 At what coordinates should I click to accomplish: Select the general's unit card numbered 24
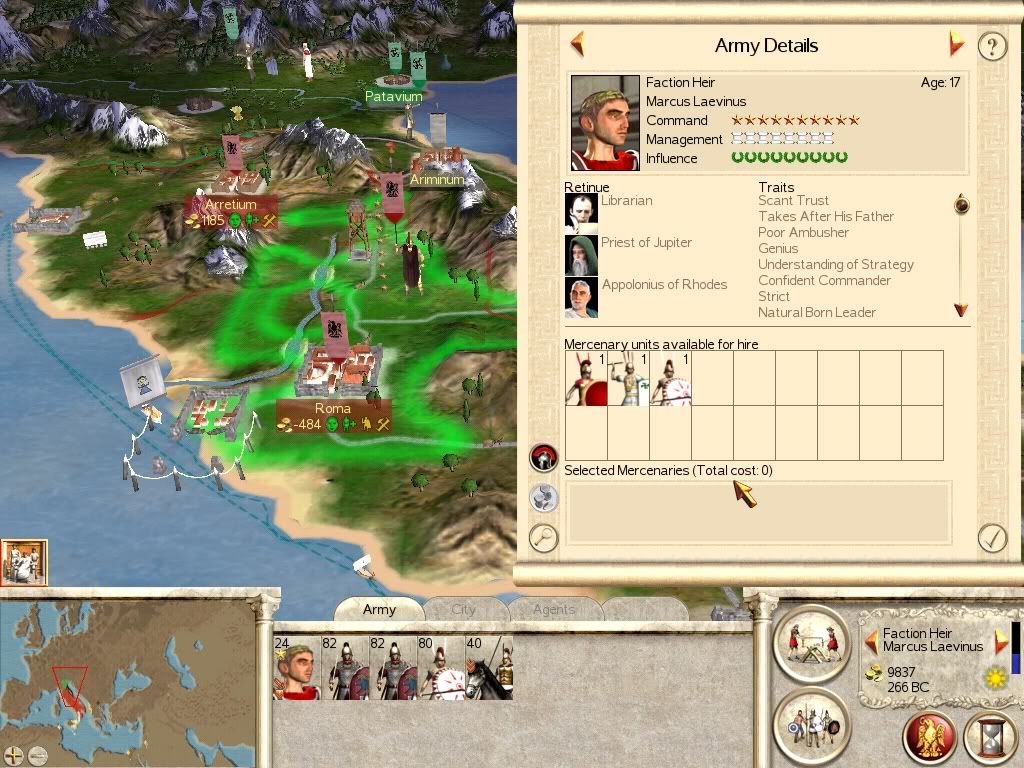pos(297,667)
